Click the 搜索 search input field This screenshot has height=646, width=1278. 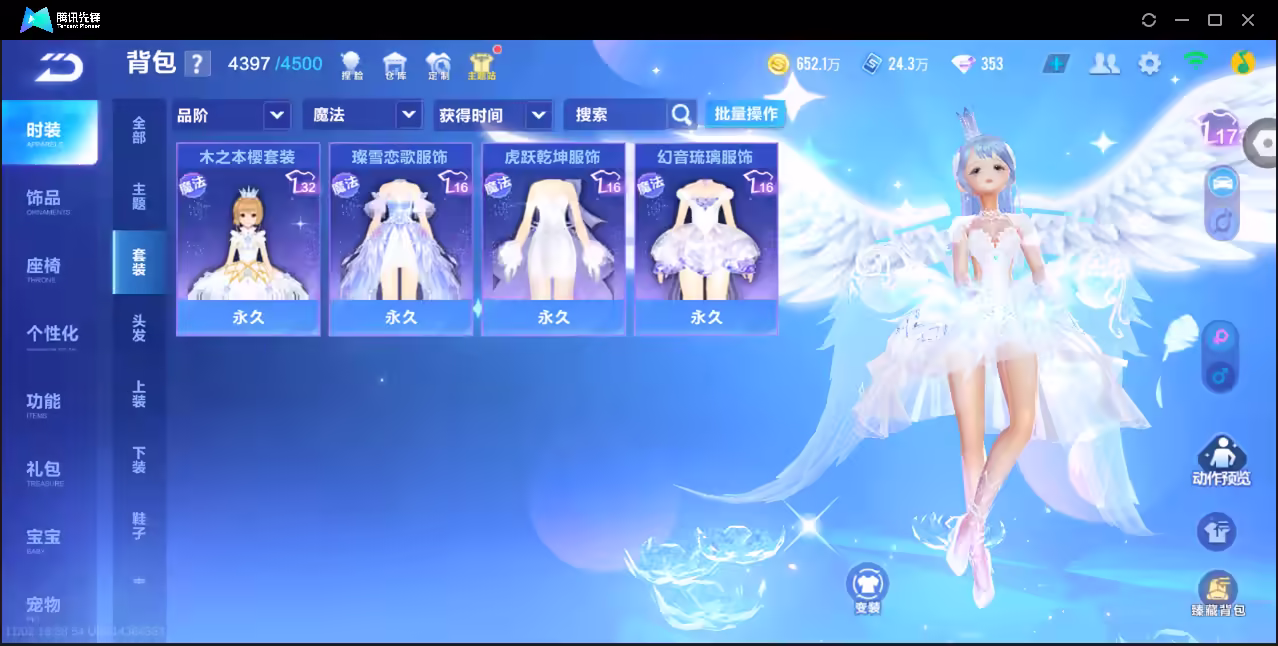coord(615,115)
